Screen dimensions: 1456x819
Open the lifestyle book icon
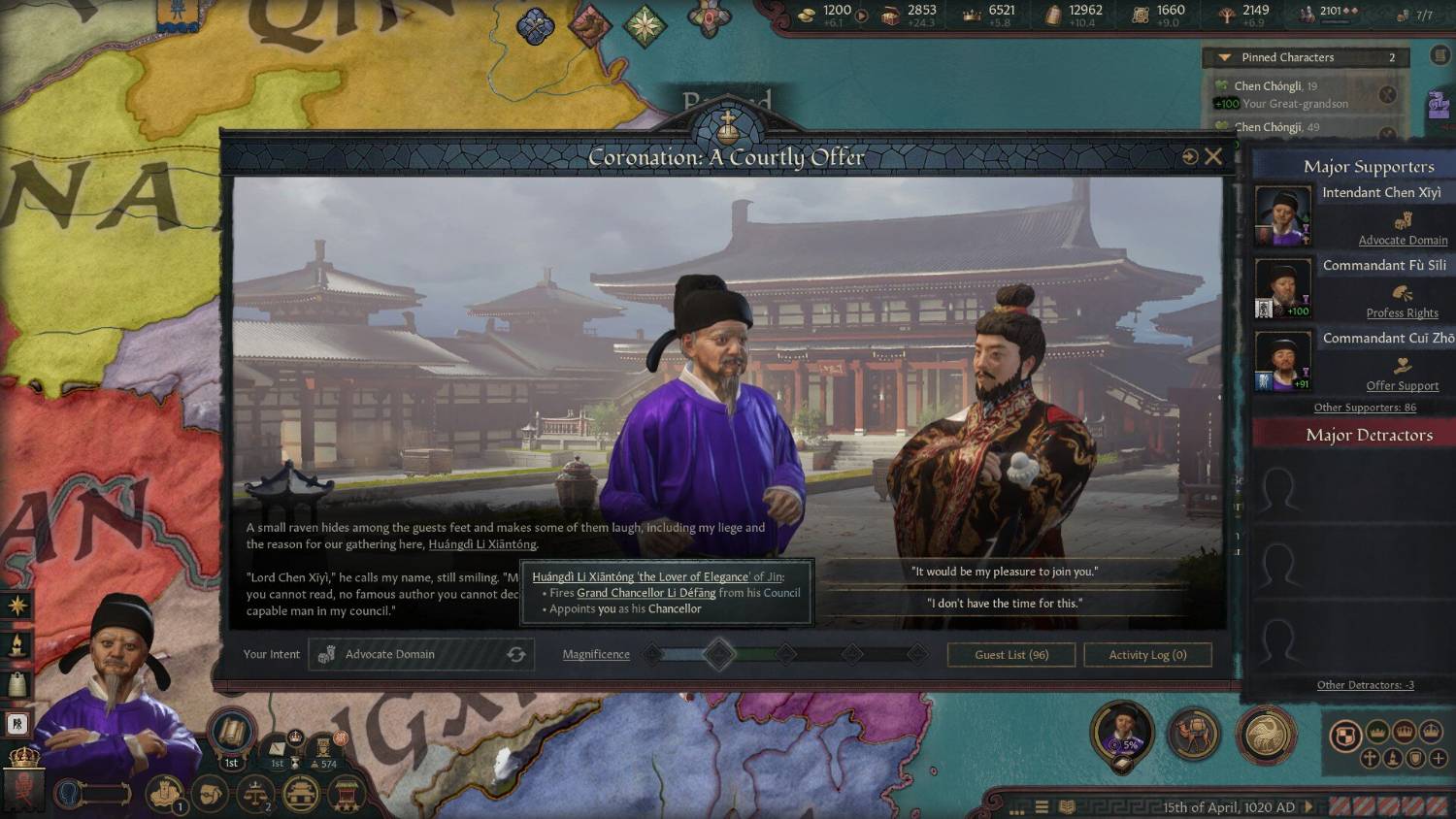pos(231,732)
